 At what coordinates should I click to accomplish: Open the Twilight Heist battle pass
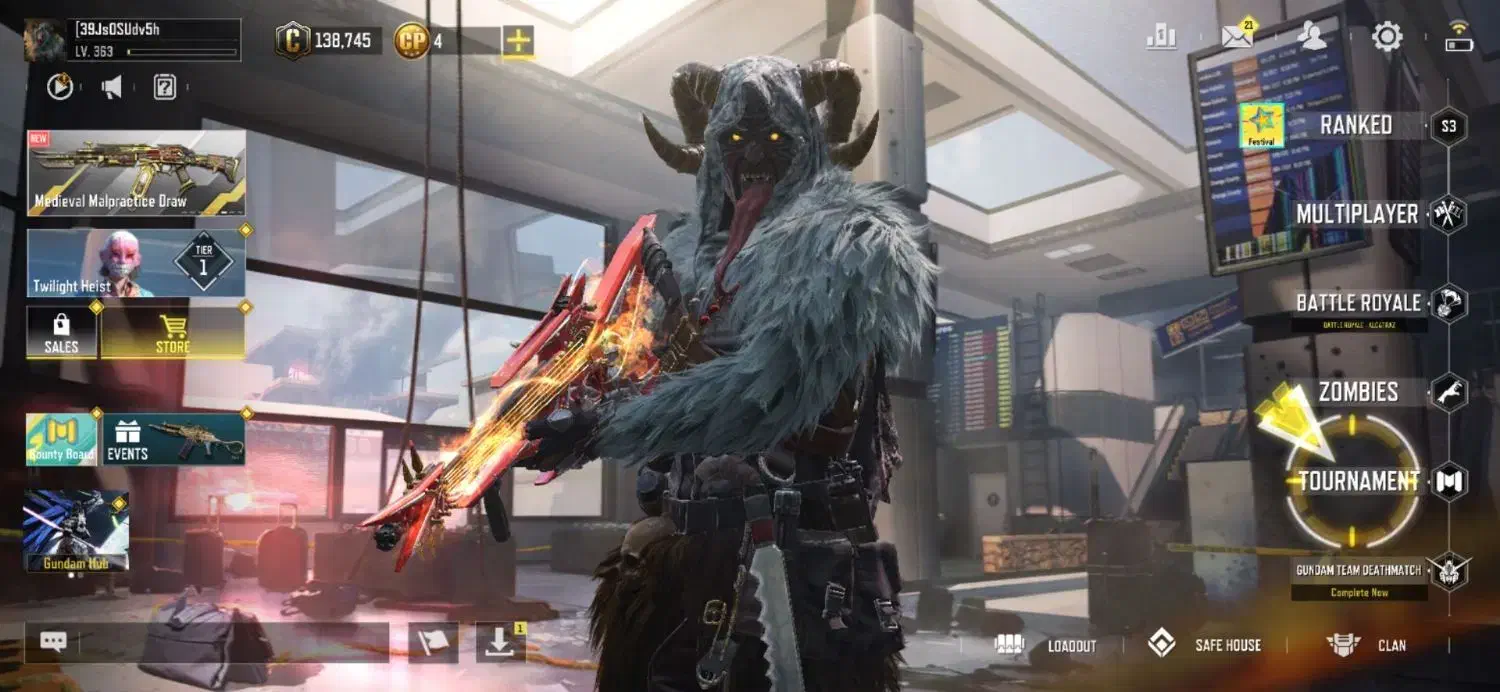coord(136,263)
